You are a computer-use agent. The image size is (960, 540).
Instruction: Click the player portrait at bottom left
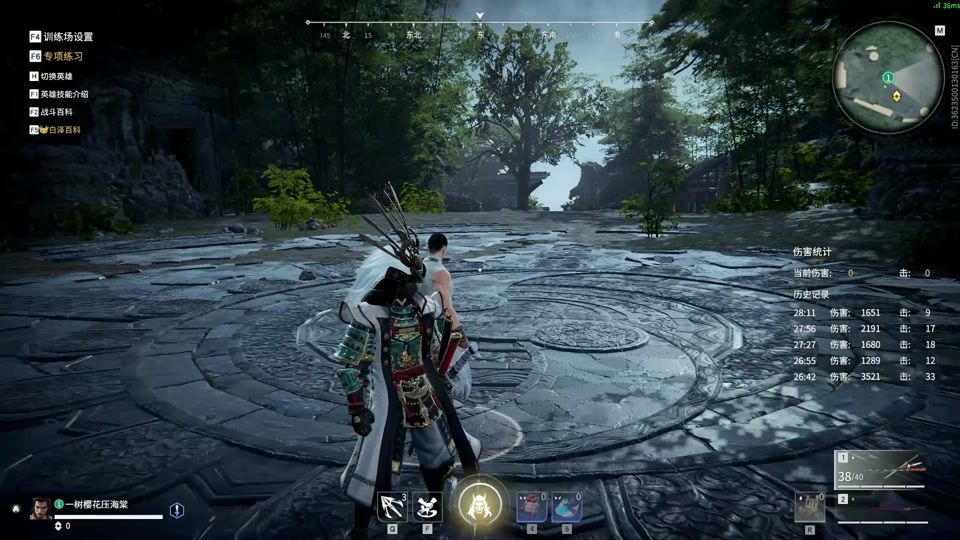41,508
